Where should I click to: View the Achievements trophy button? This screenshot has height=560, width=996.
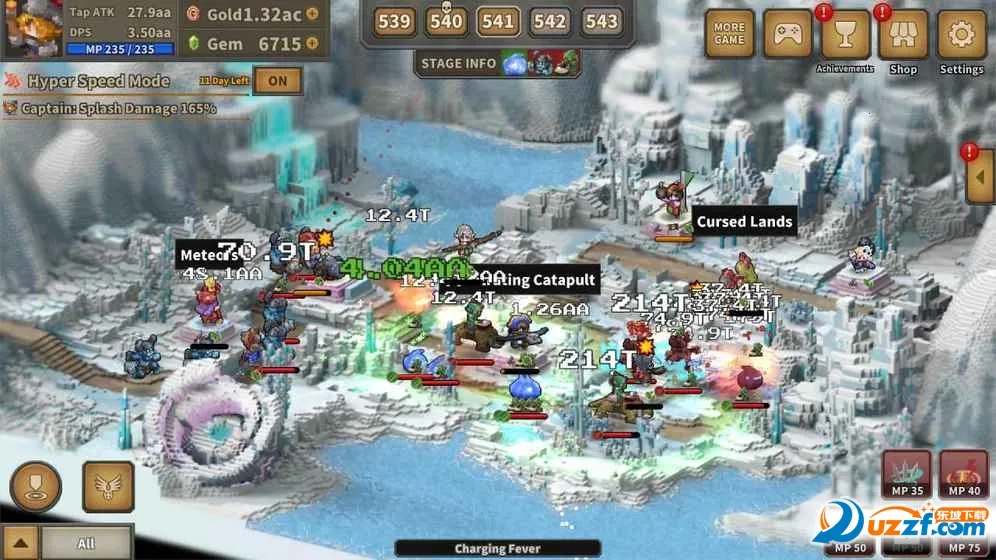tap(845, 35)
